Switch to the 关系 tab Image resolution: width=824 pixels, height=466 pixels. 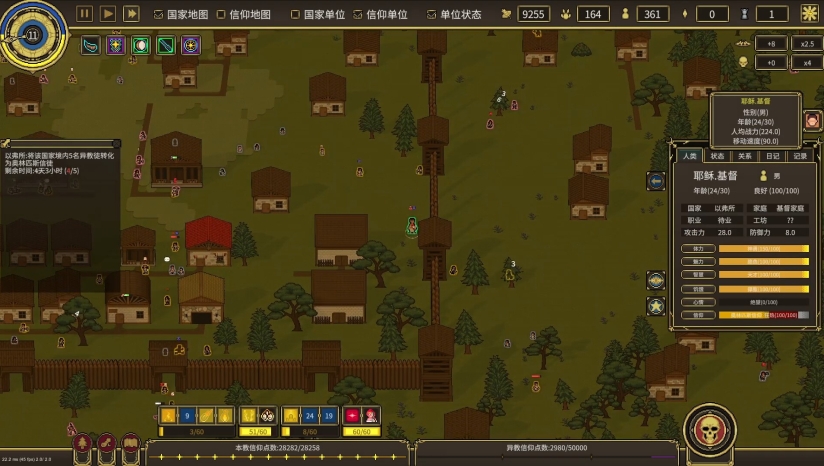click(x=745, y=156)
